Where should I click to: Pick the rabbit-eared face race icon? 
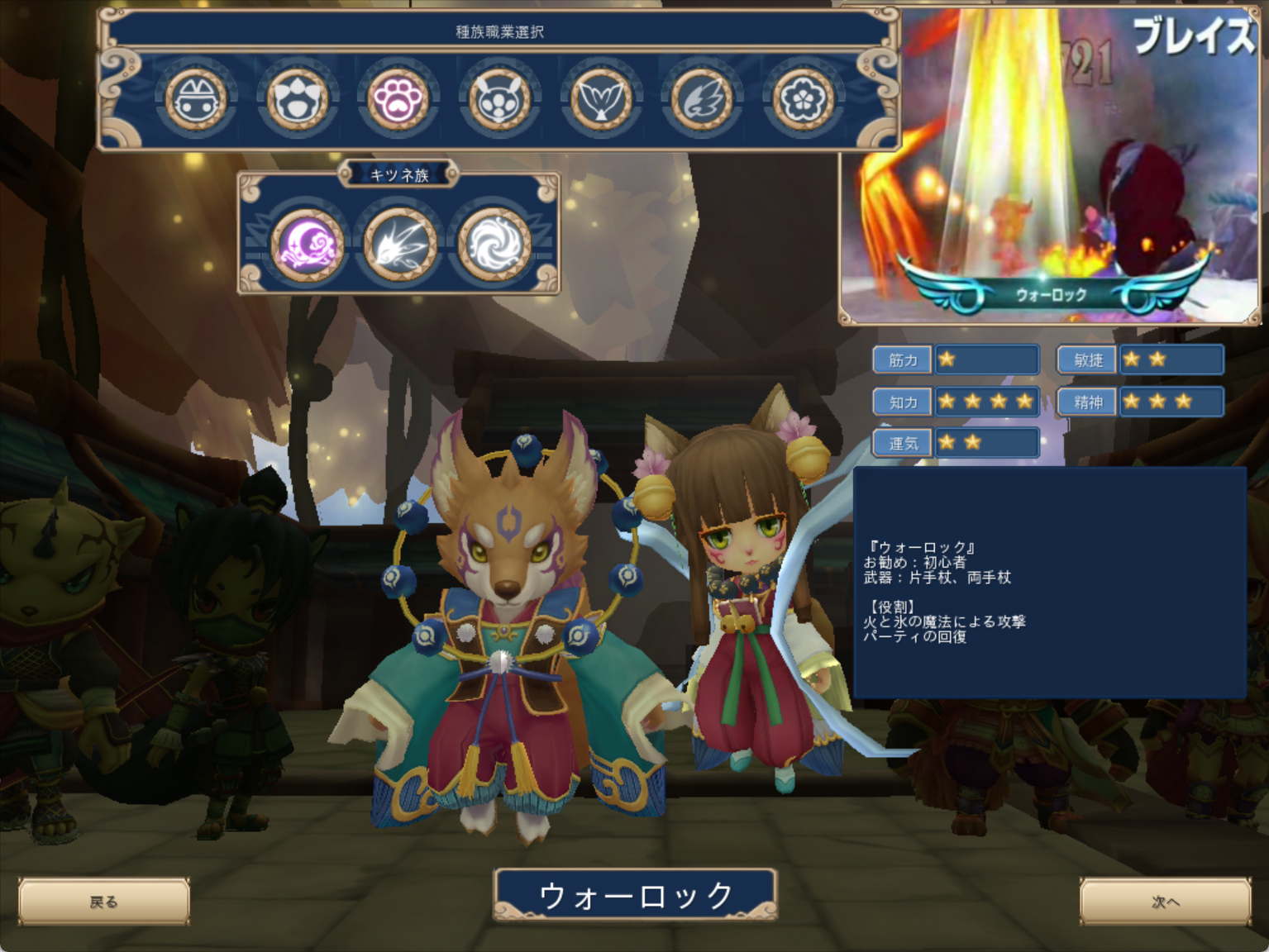(499, 99)
